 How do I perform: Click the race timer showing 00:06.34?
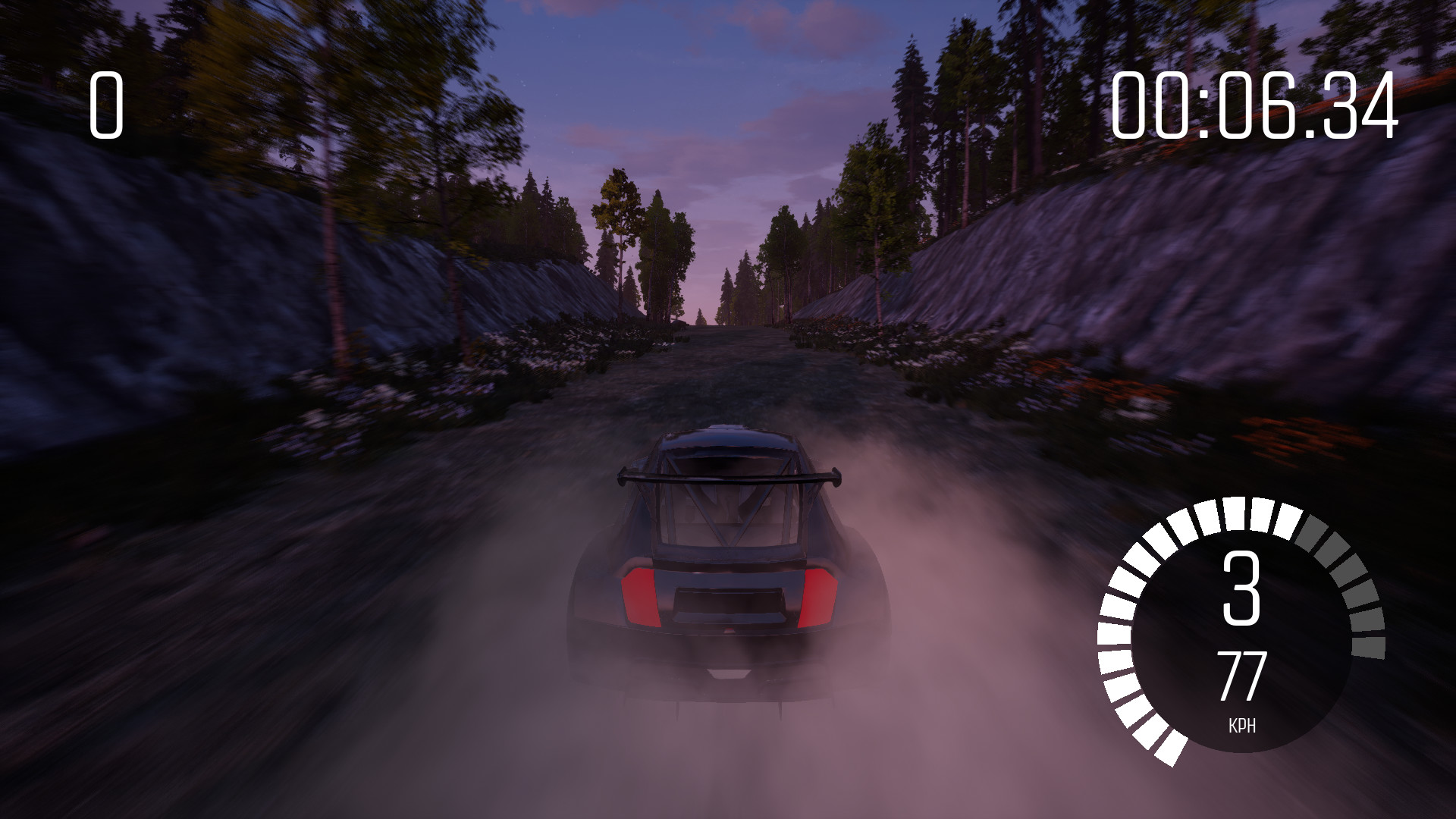pyautogui.click(x=1255, y=106)
